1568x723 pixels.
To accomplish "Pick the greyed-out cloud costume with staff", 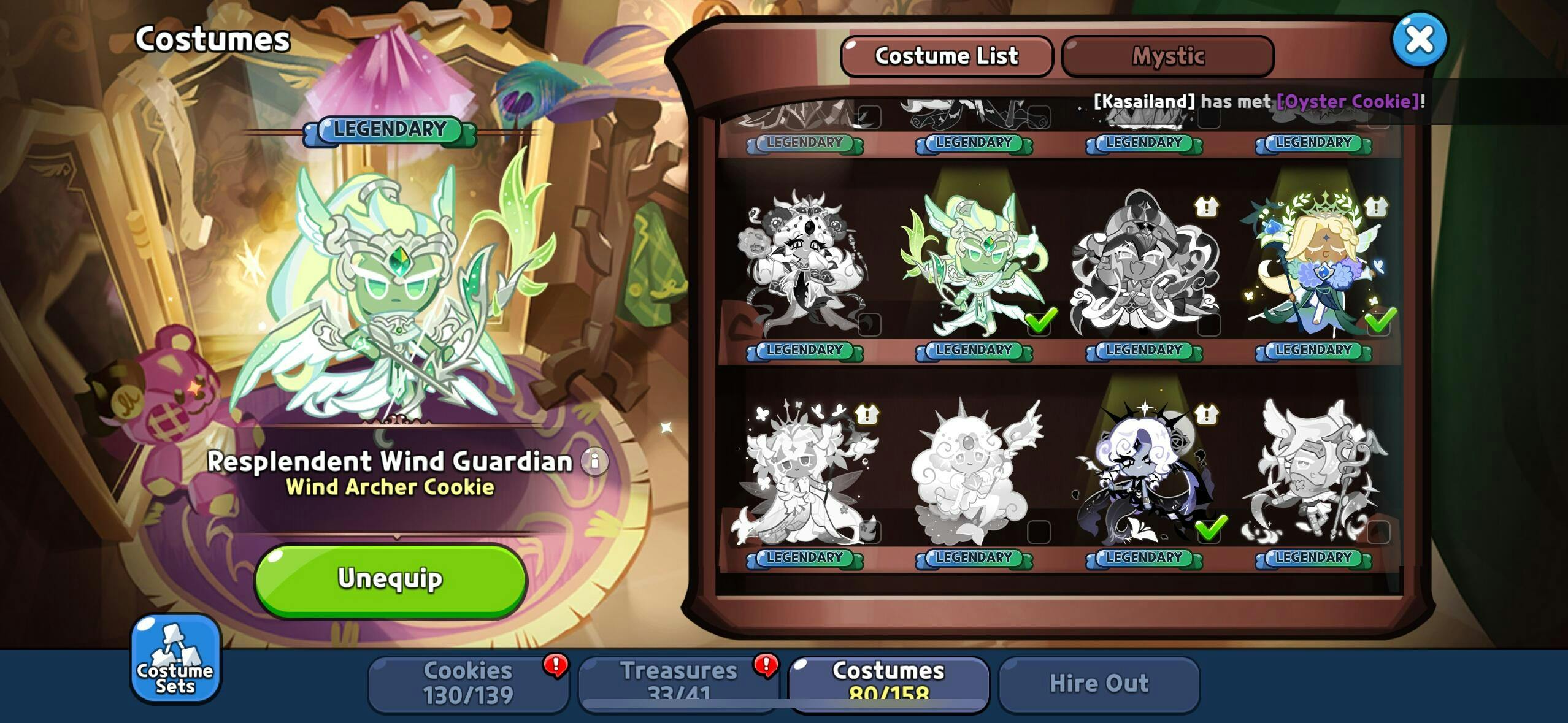I will (974, 471).
